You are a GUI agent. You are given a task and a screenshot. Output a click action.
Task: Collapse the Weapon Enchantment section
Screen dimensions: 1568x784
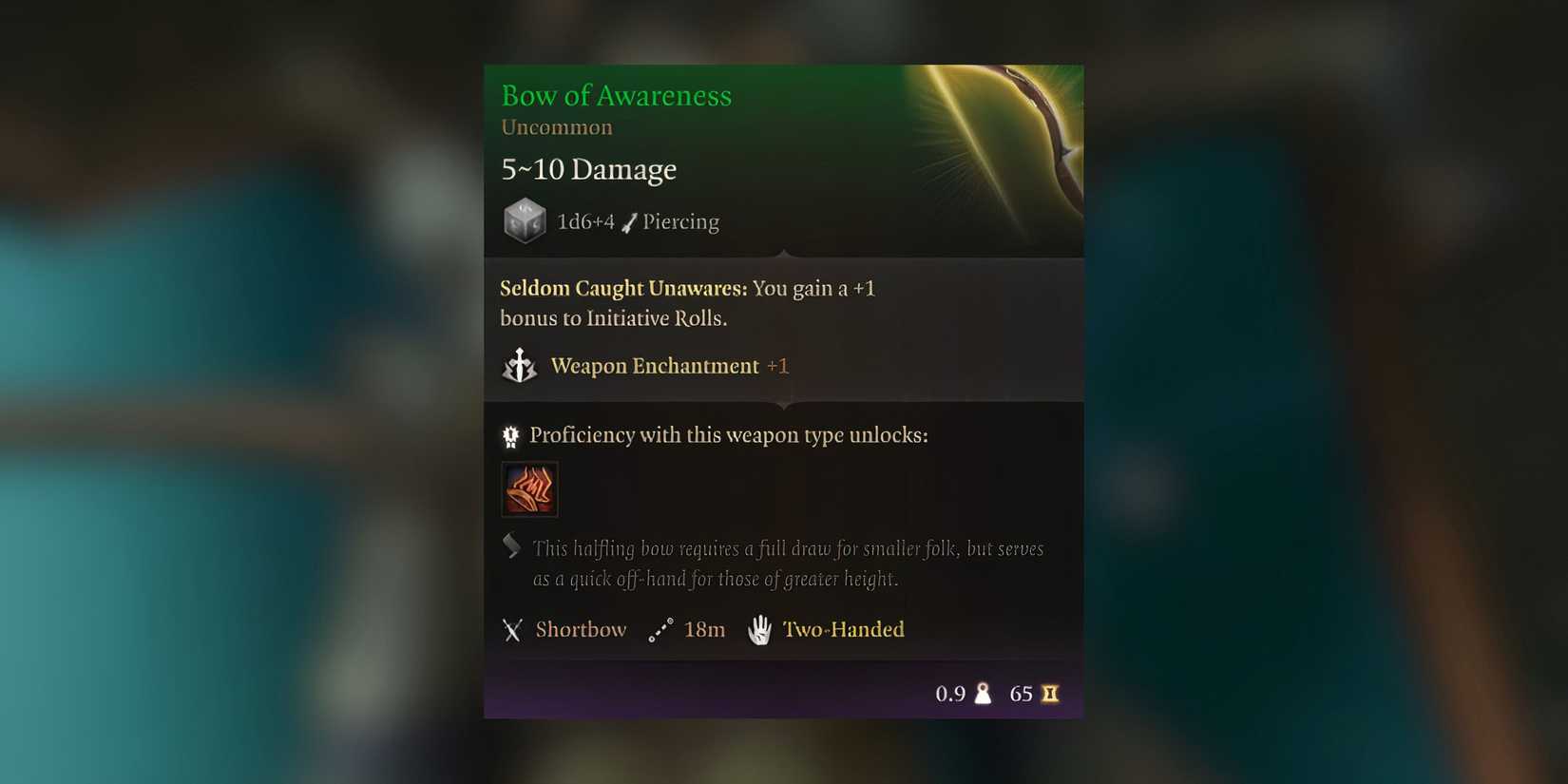click(654, 365)
